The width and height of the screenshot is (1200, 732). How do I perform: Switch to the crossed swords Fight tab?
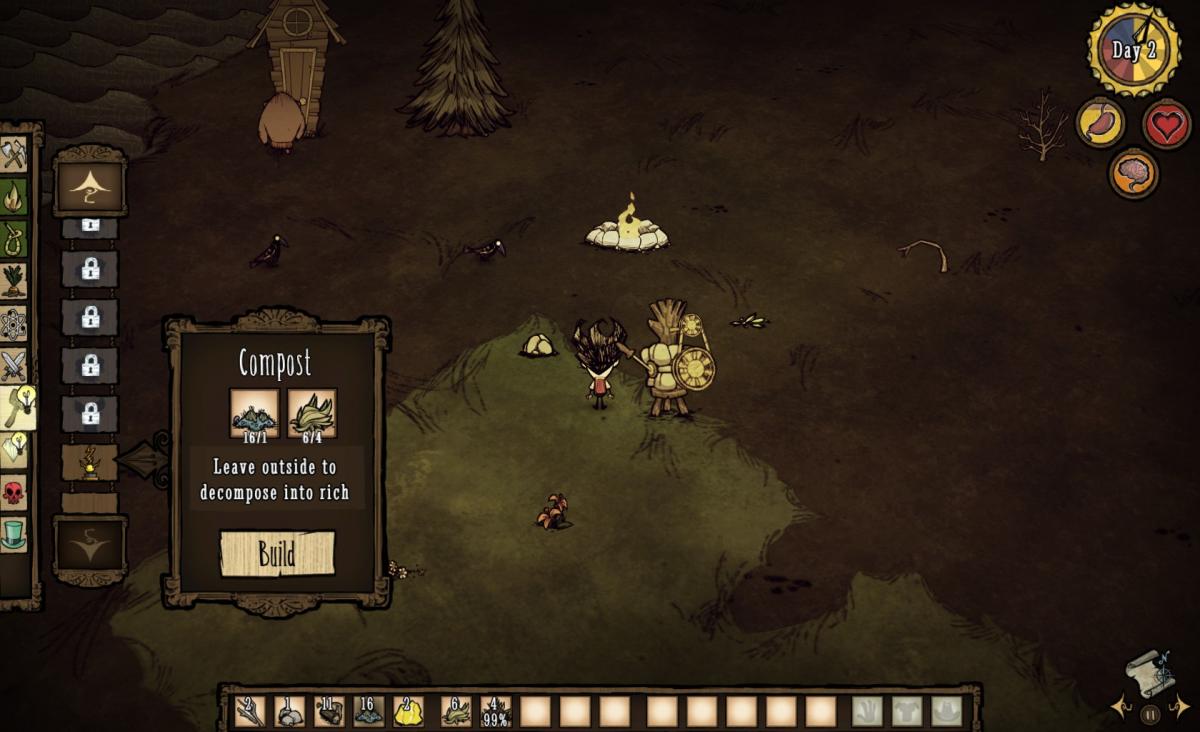click(14, 366)
